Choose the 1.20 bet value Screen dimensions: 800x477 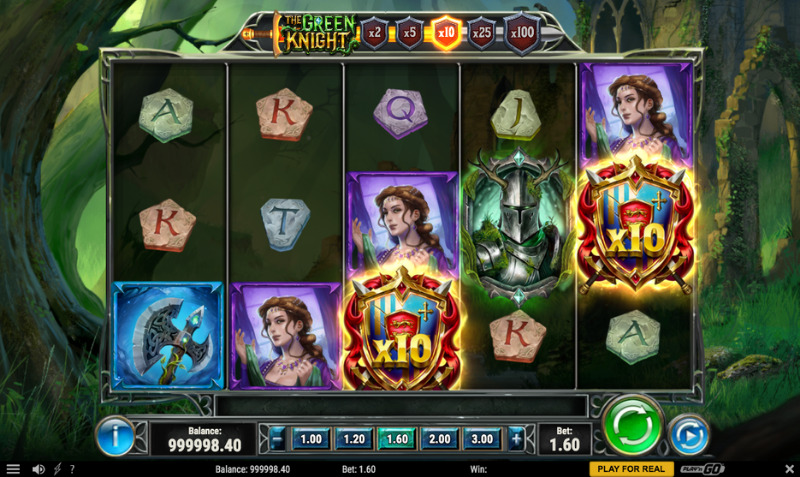coord(354,438)
